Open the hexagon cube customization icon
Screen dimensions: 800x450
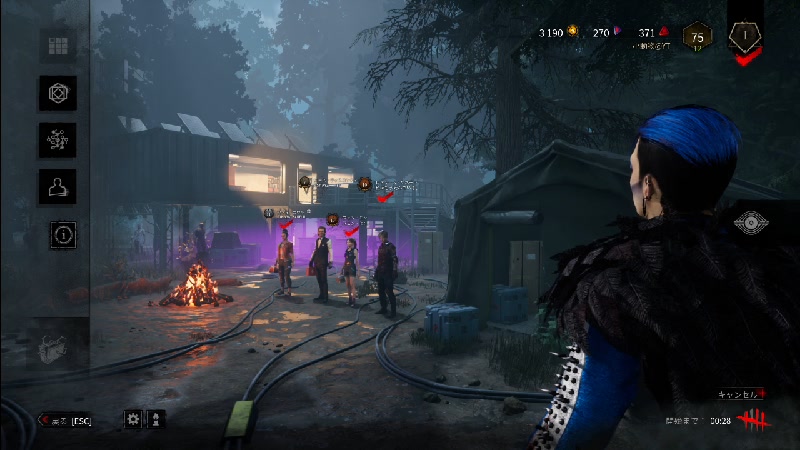[x=57, y=93]
